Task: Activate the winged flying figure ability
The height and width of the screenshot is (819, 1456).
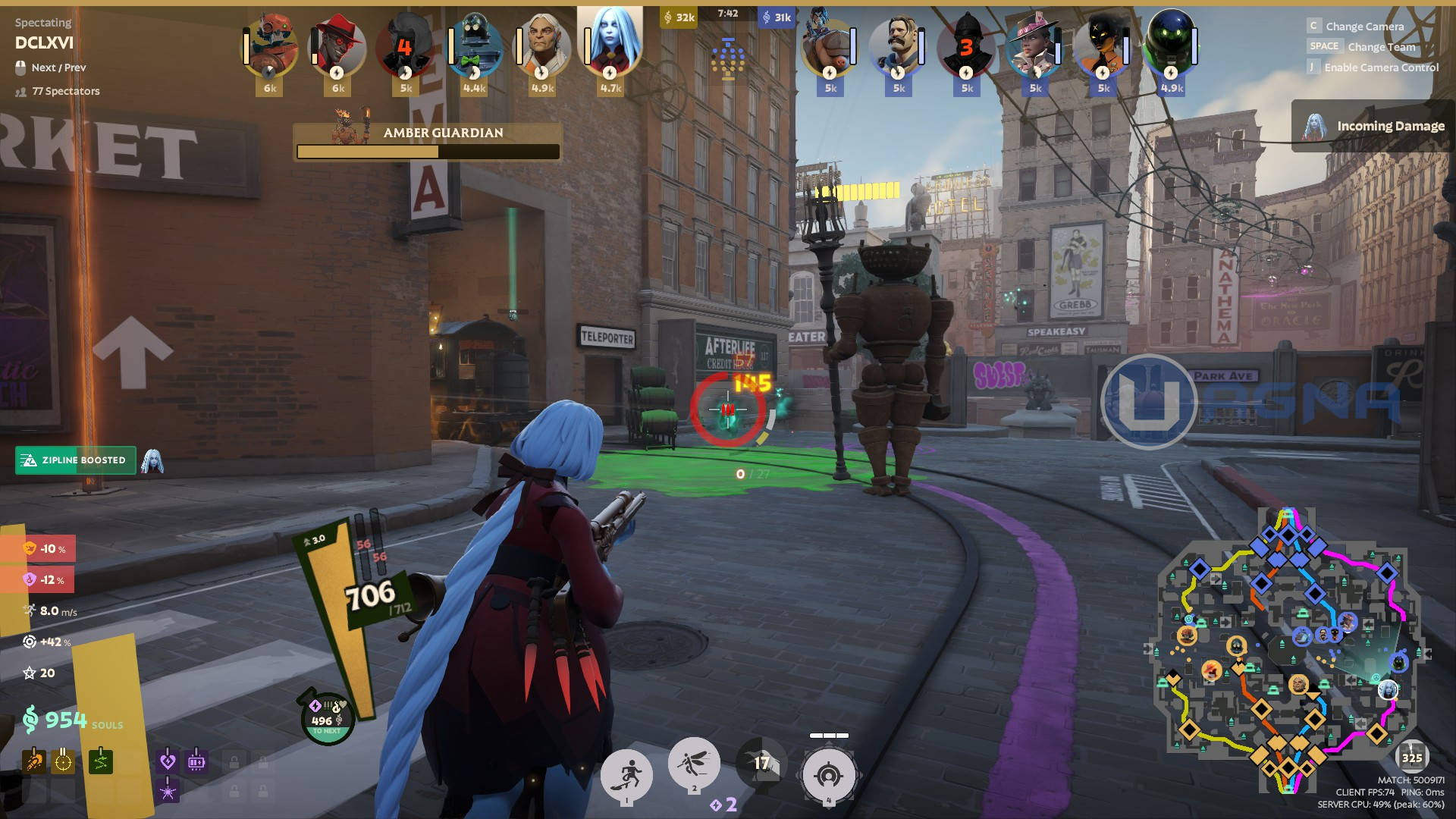Action: pos(693,763)
